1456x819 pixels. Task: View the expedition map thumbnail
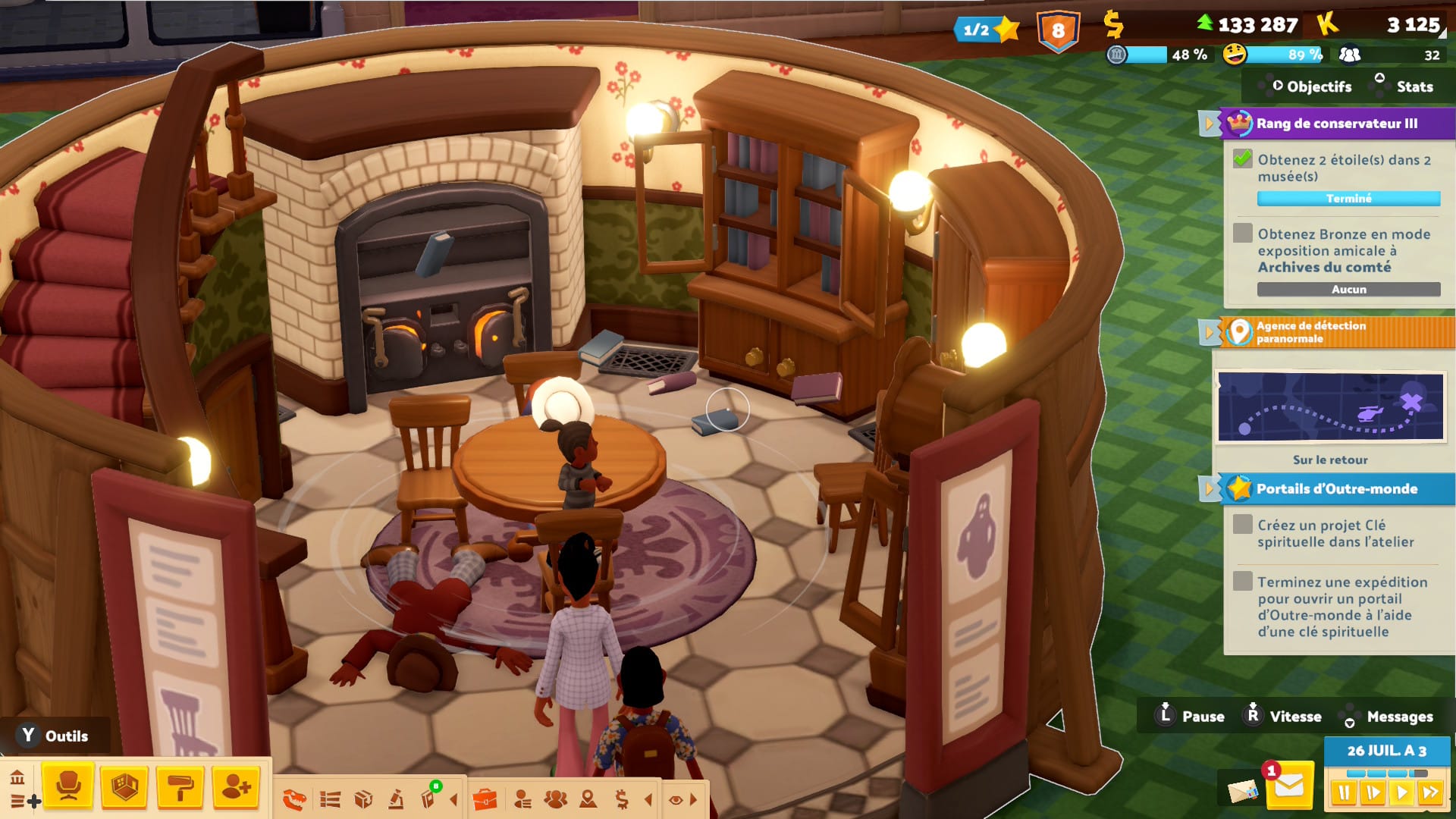(1330, 406)
